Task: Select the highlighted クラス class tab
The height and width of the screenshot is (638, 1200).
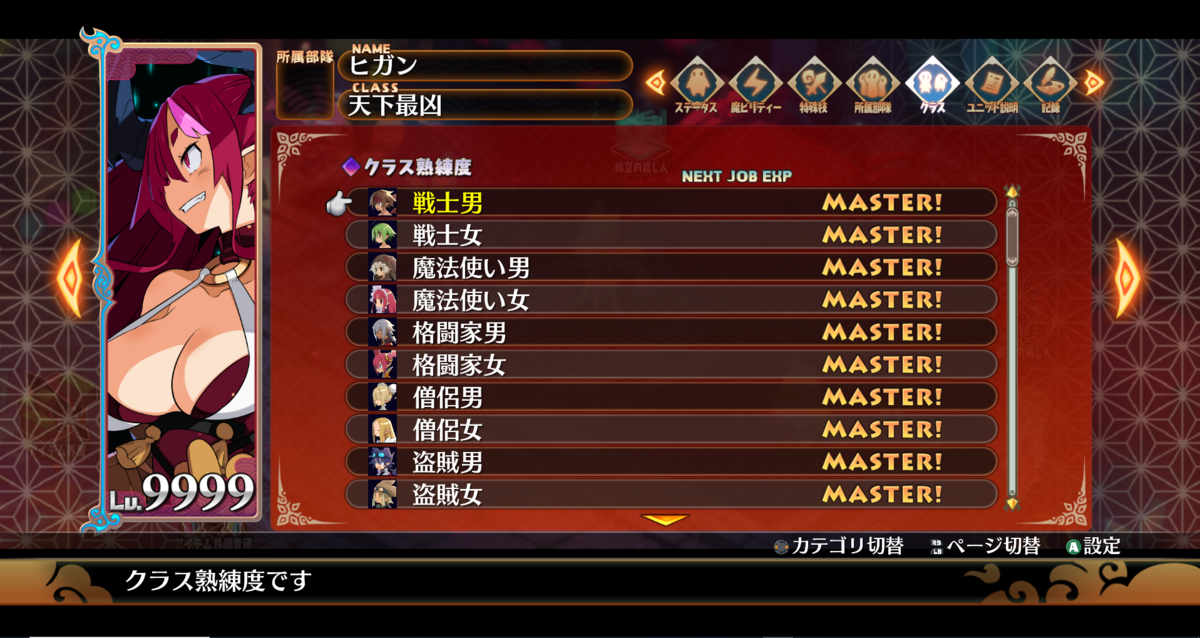Action: coord(932,83)
